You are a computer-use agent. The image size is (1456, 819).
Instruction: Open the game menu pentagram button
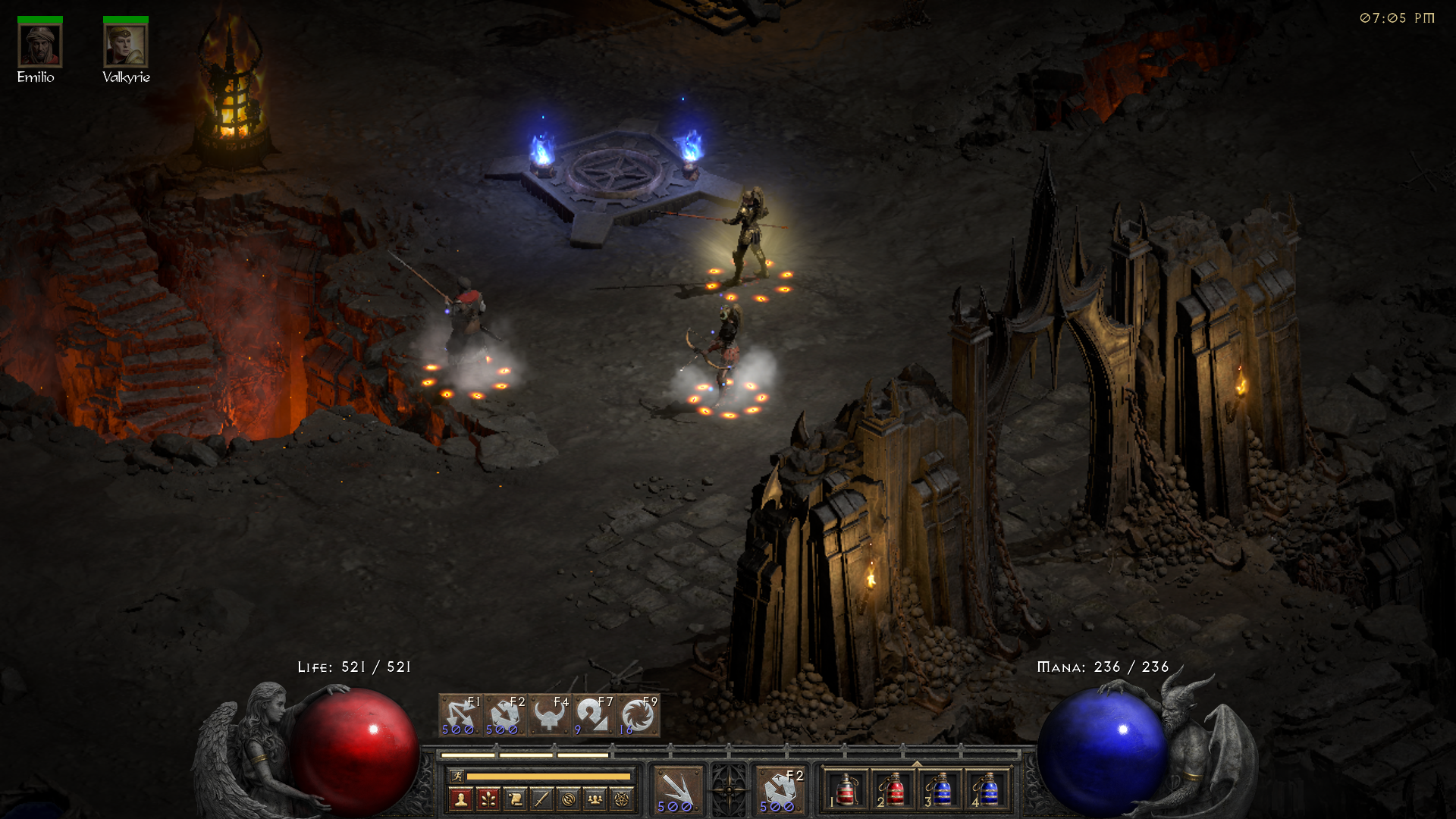(622, 799)
